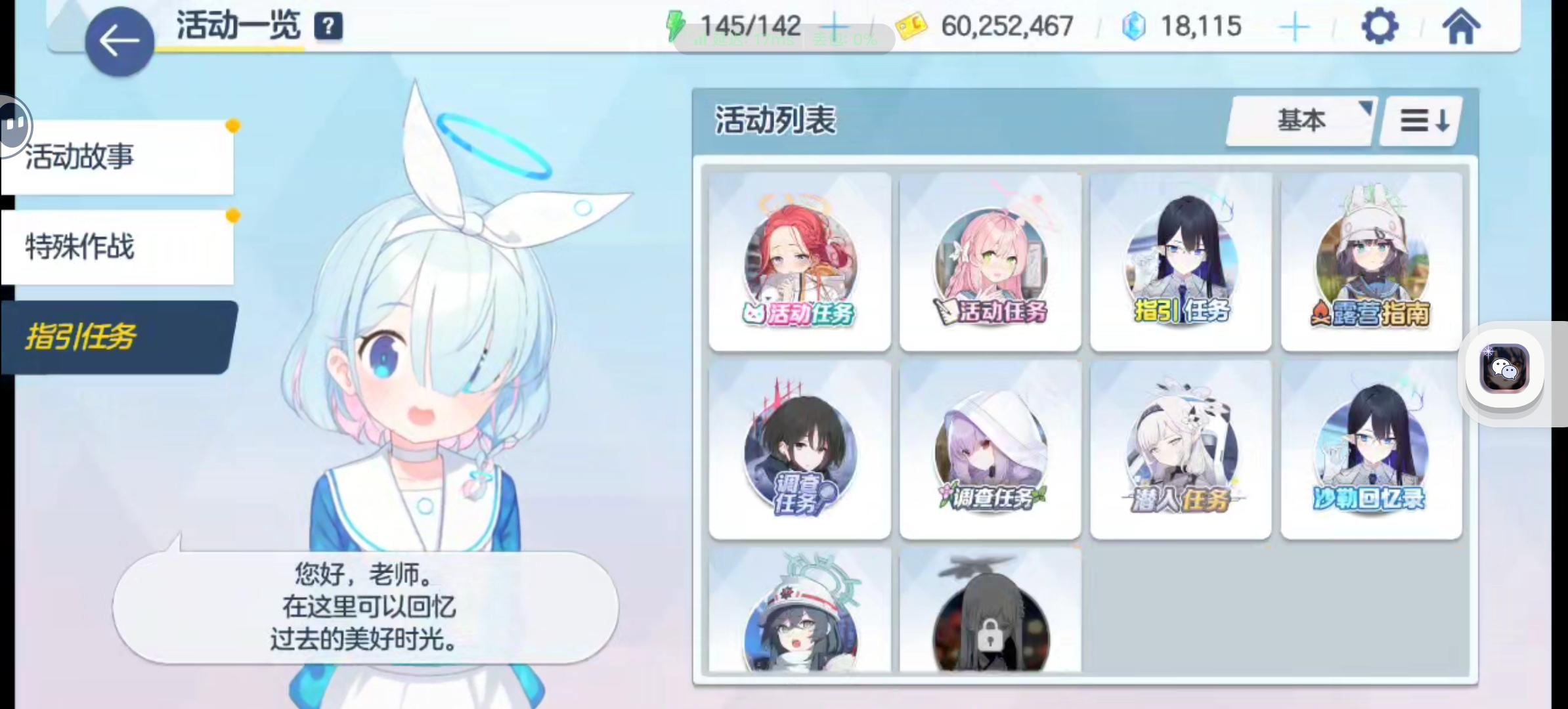
Task: Open the sort order icon beside 基本
Action: click(x=1420, y=120)
